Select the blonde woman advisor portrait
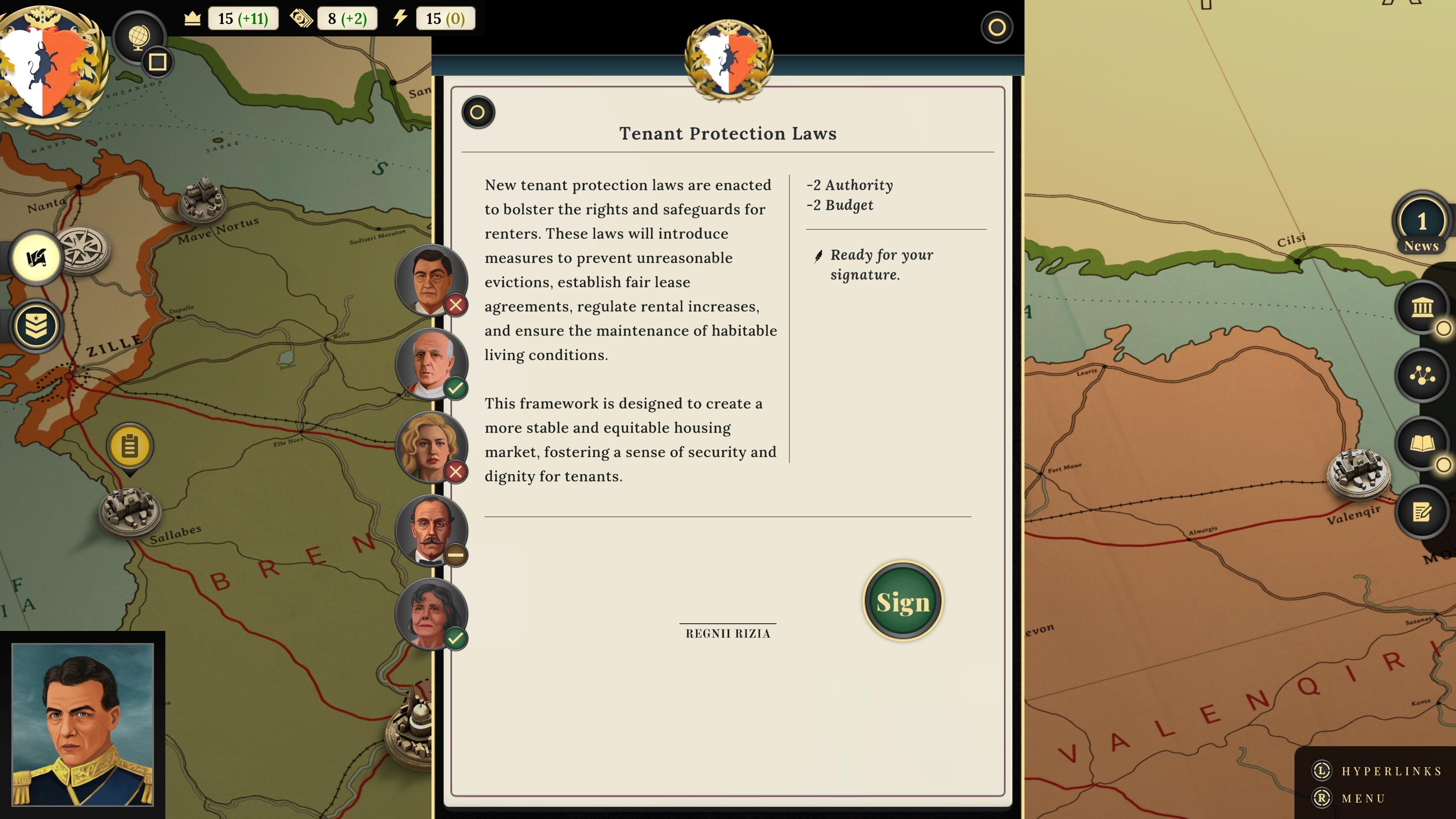 point(431,447)
